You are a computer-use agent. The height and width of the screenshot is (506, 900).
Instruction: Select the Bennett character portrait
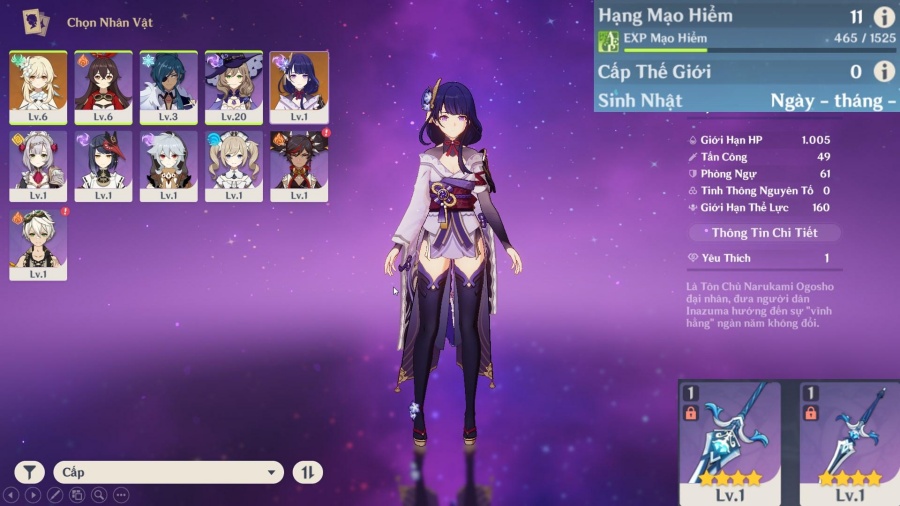[38, 244]
